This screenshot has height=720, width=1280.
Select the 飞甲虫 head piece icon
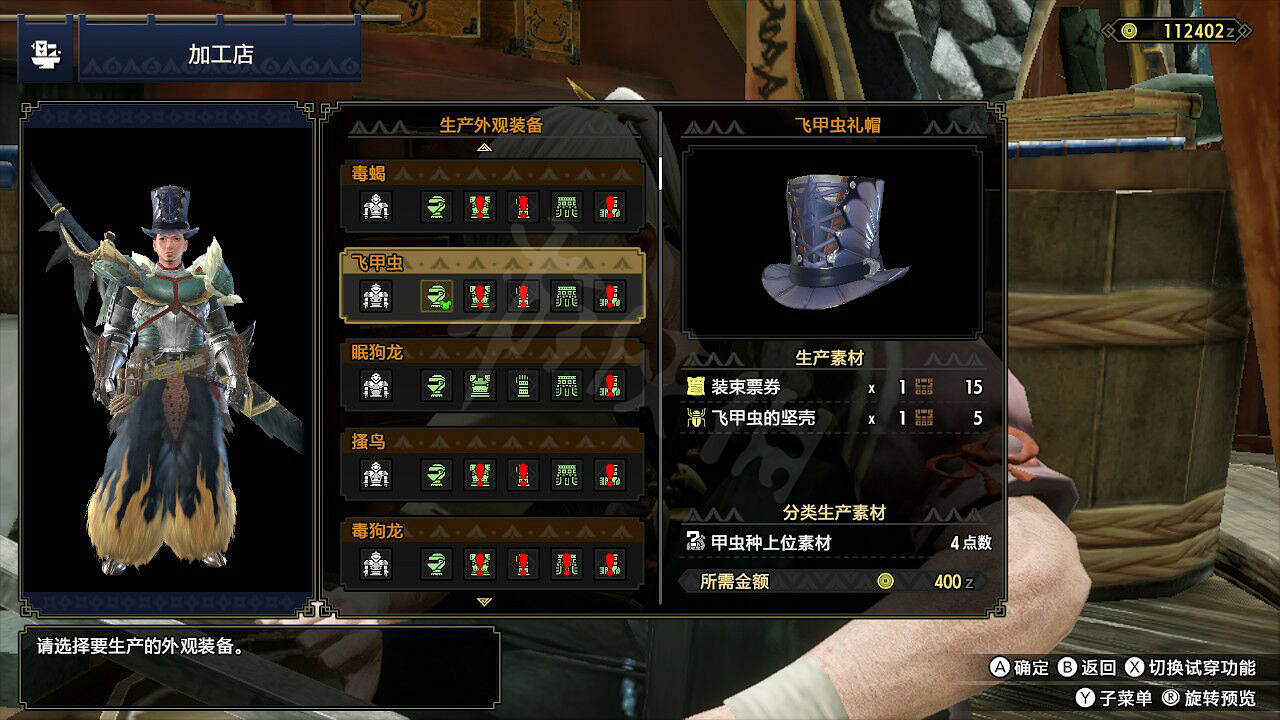point(436,295)
